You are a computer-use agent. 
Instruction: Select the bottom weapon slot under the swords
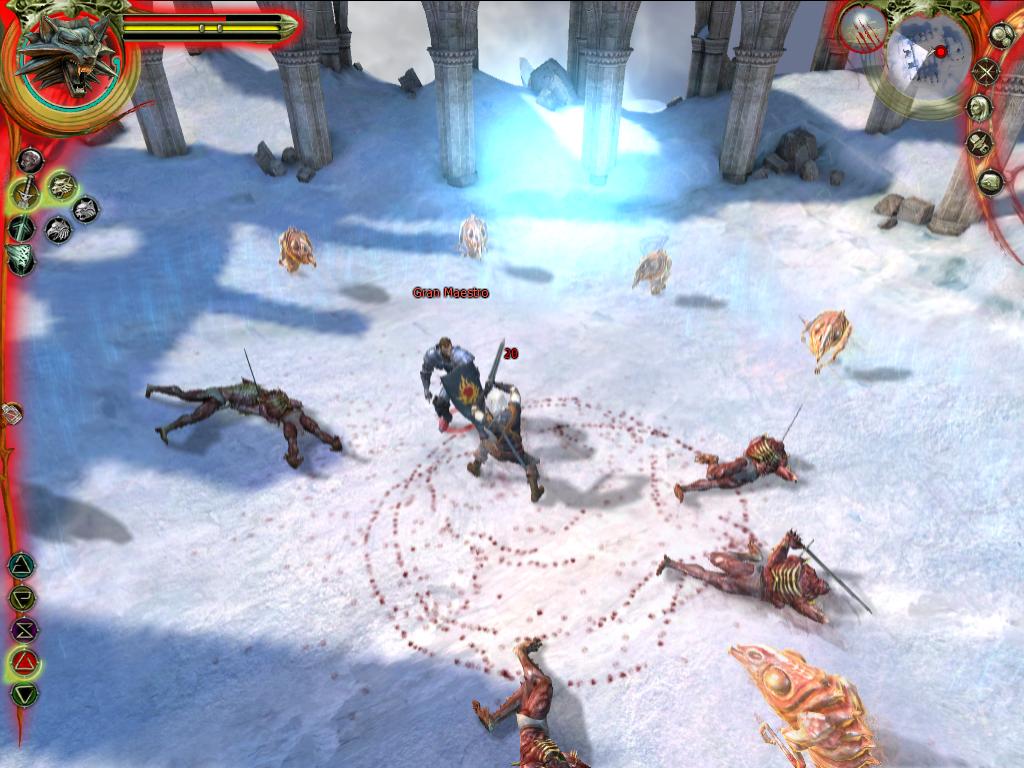click(x=20, y=259)
